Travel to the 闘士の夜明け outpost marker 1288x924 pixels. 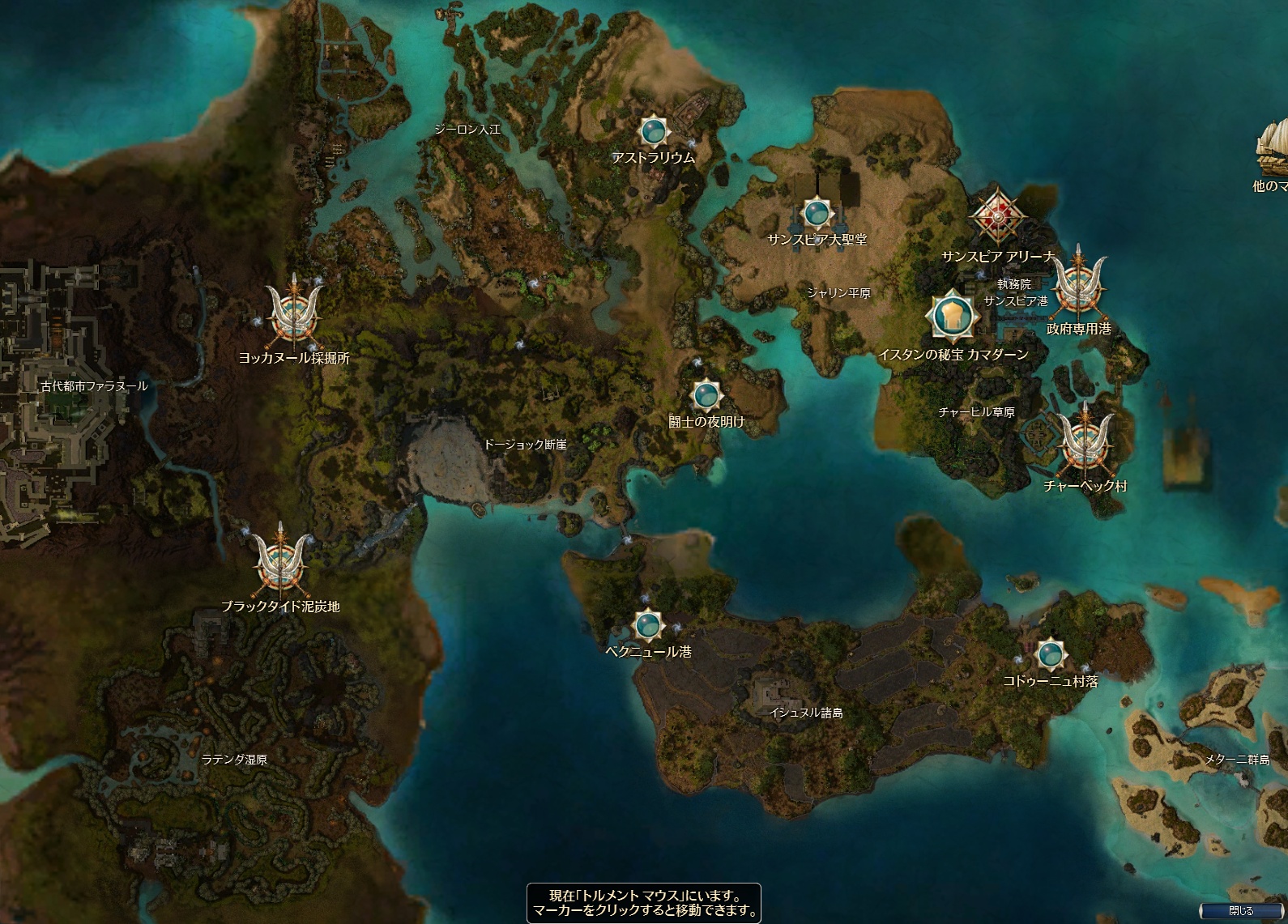coord(706,395)
